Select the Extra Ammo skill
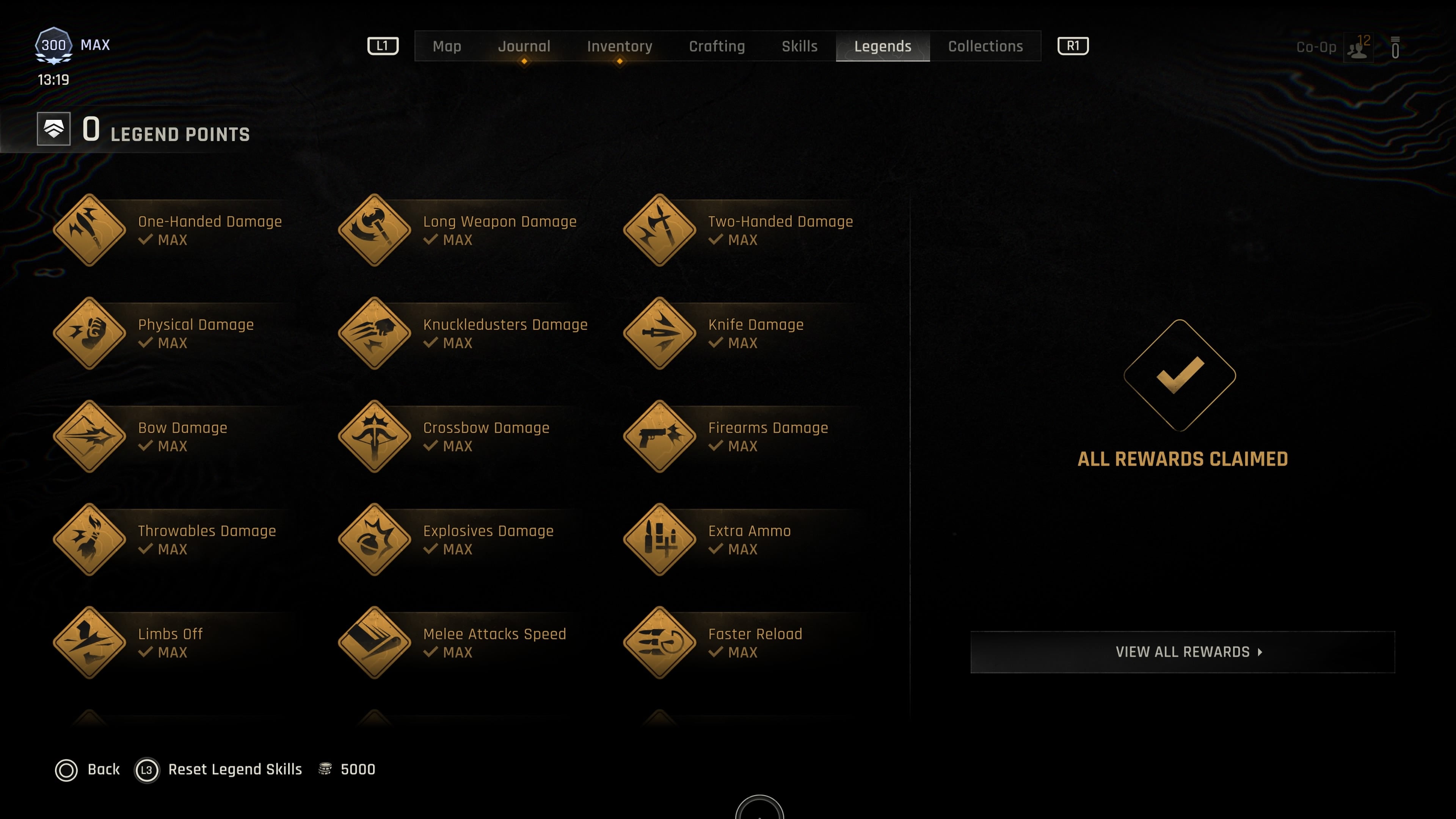The width and height of the screenshot is (1456, 819). pos(659,540)
